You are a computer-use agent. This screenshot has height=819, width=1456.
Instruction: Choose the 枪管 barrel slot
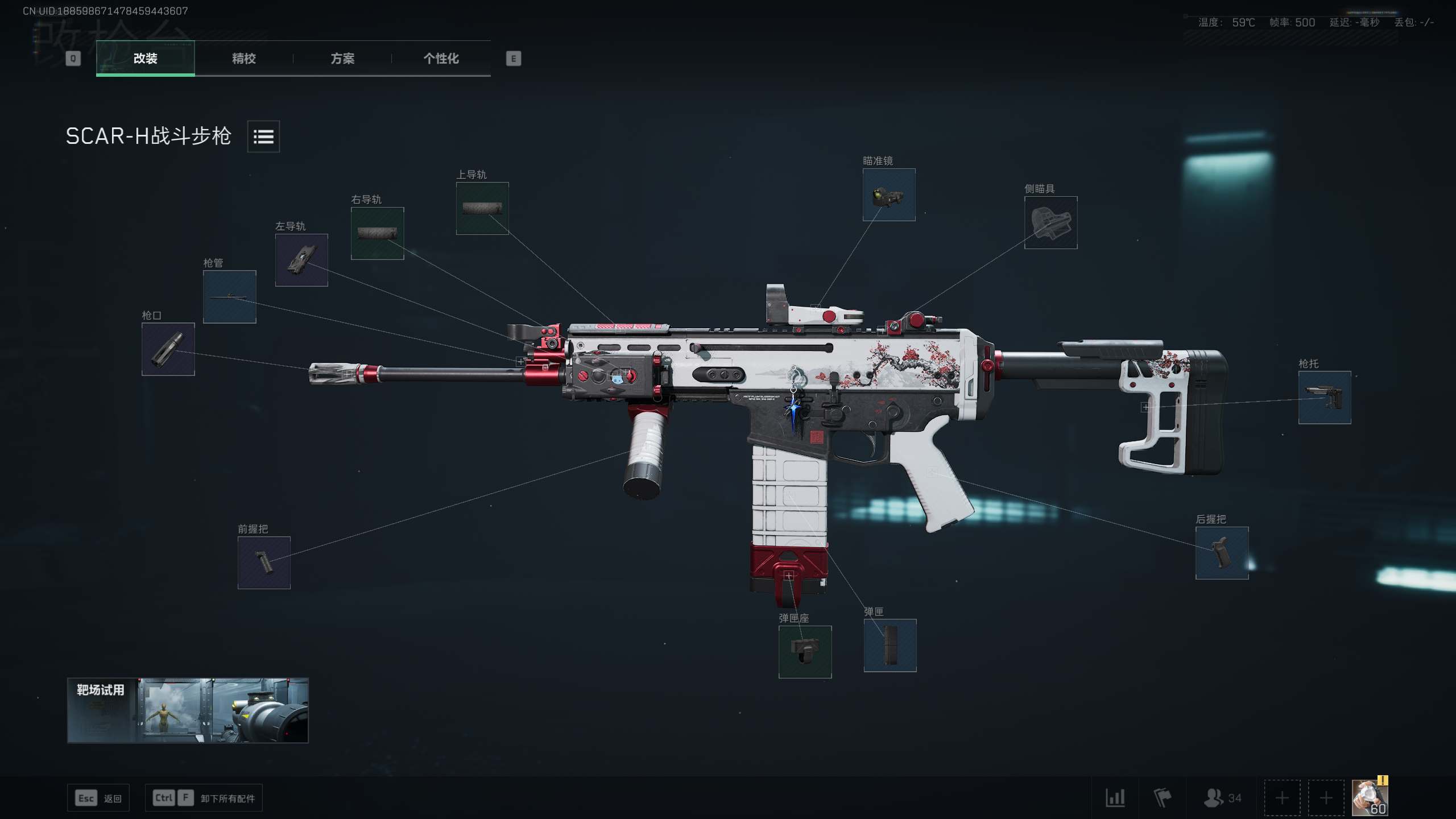(229, 297)
